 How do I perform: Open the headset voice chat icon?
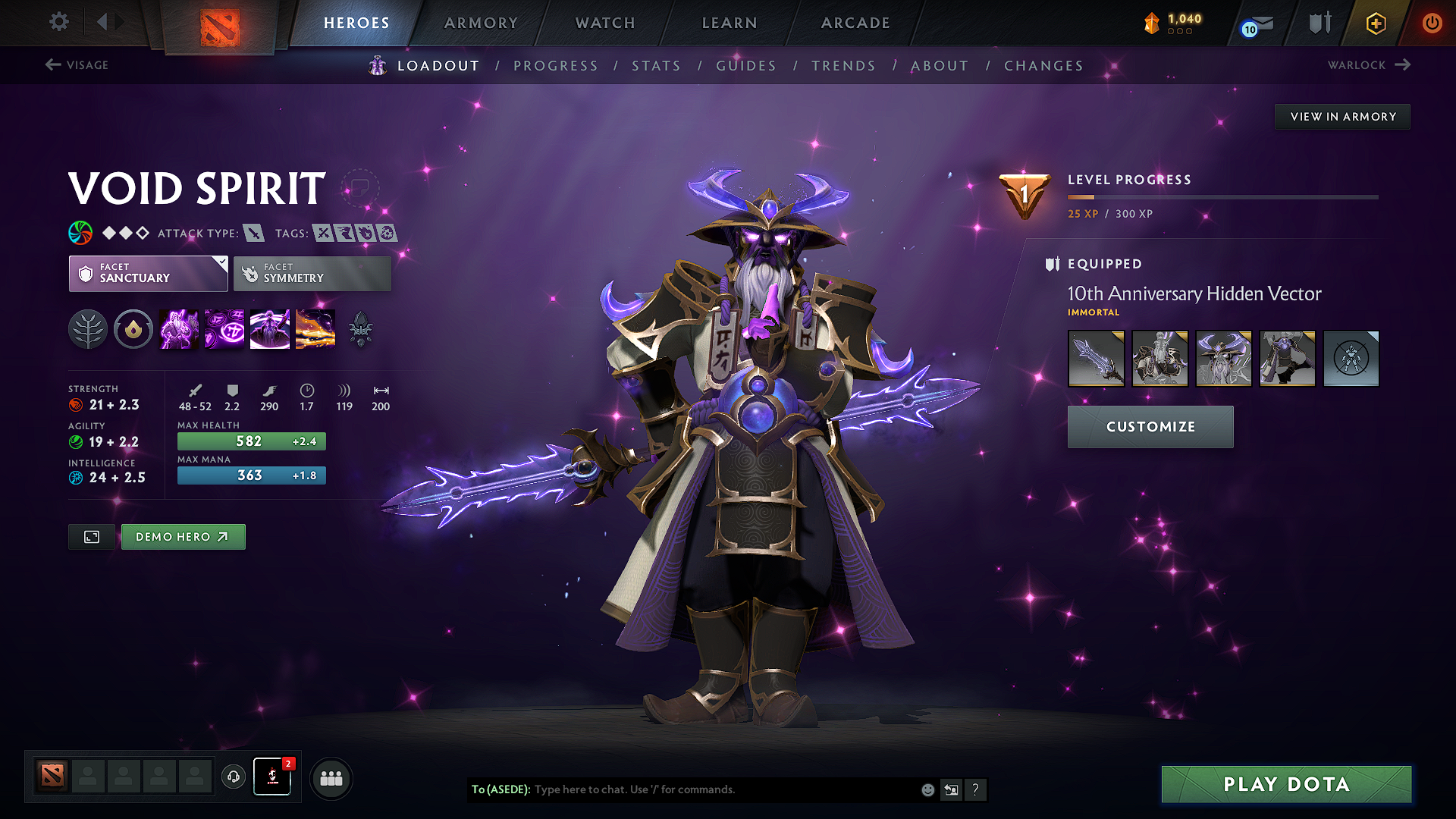coord(233,777)
